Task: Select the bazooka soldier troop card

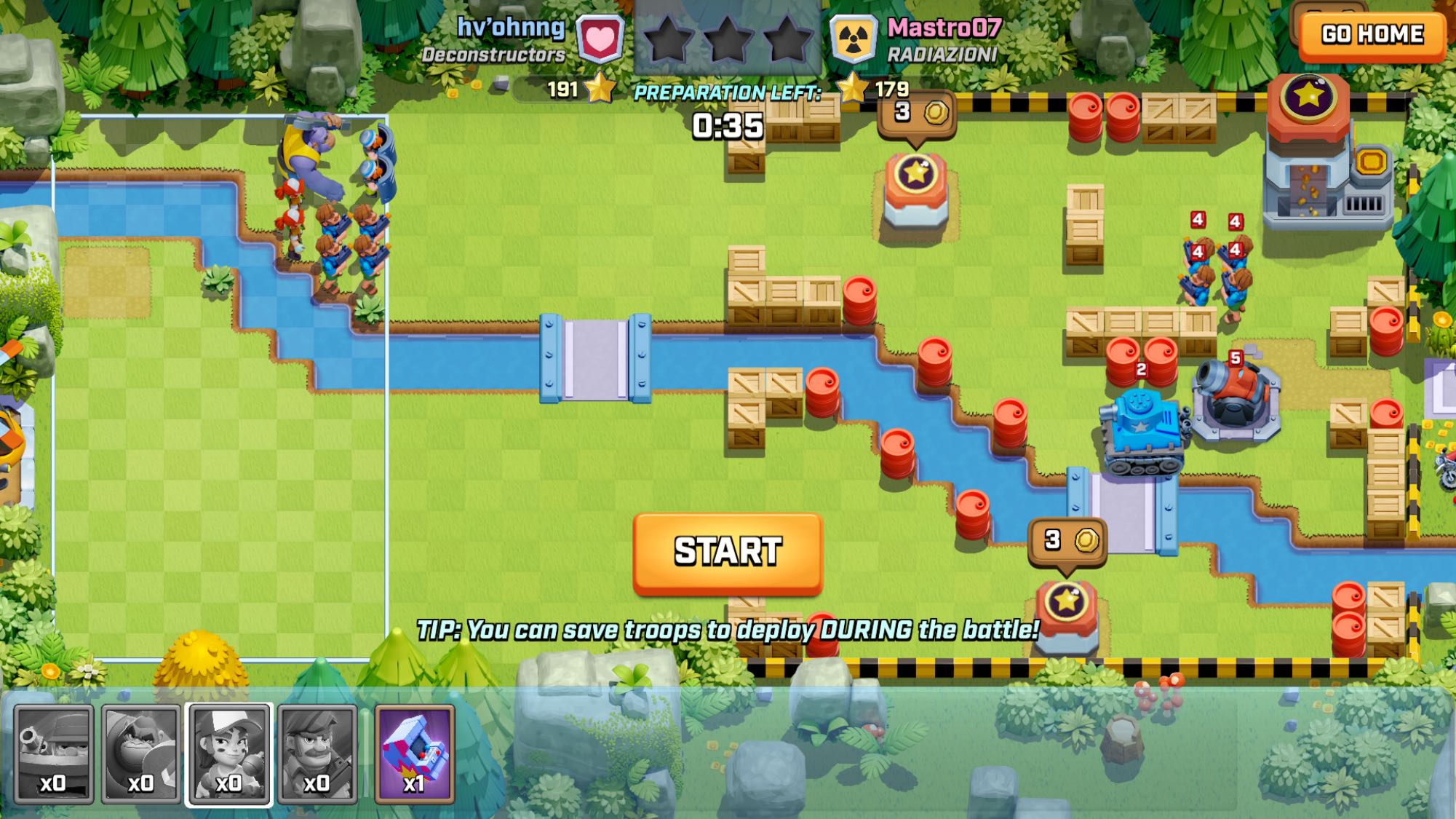Action: [x=54, y=753]
